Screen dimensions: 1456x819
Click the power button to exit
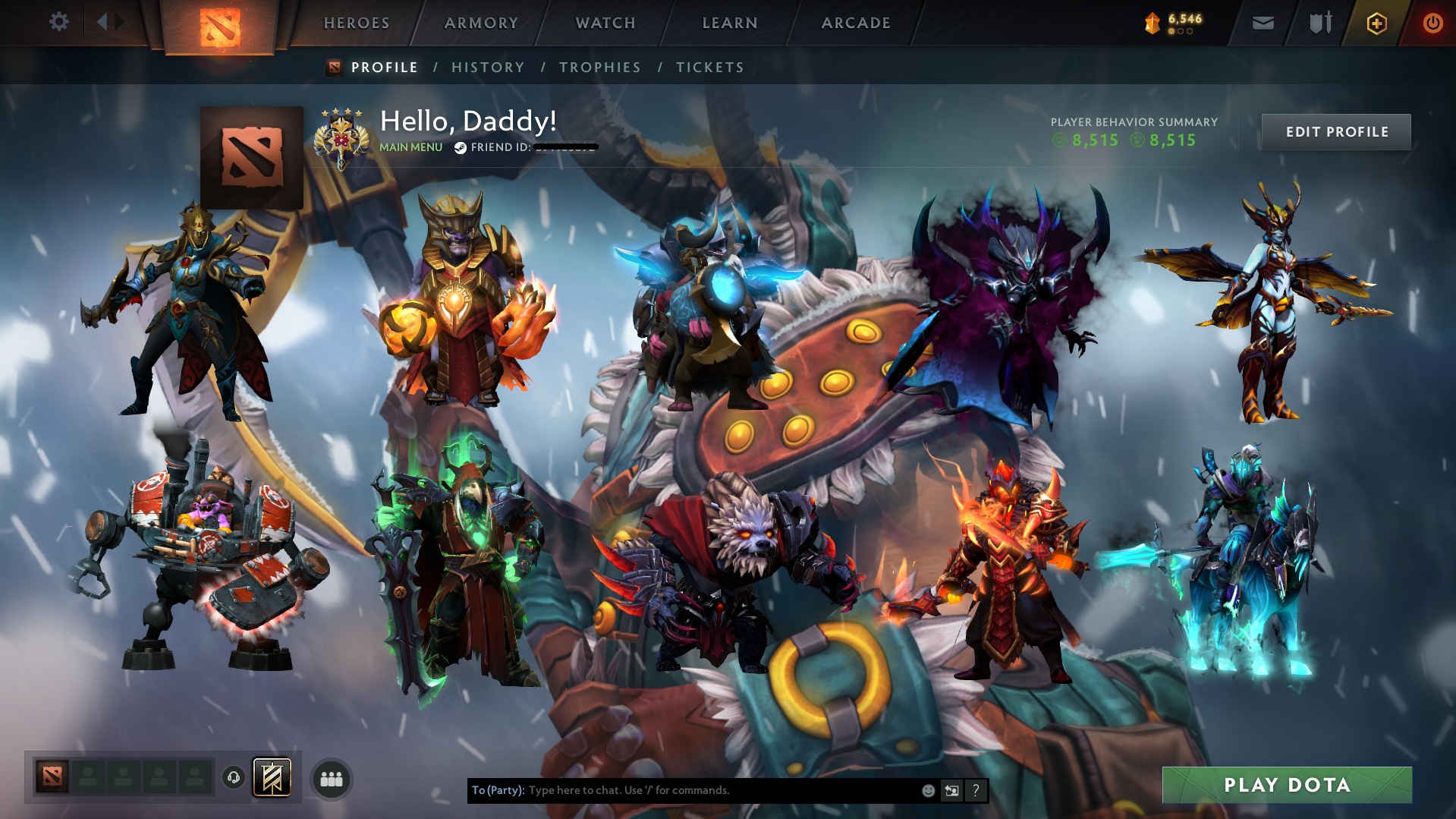1432,23
